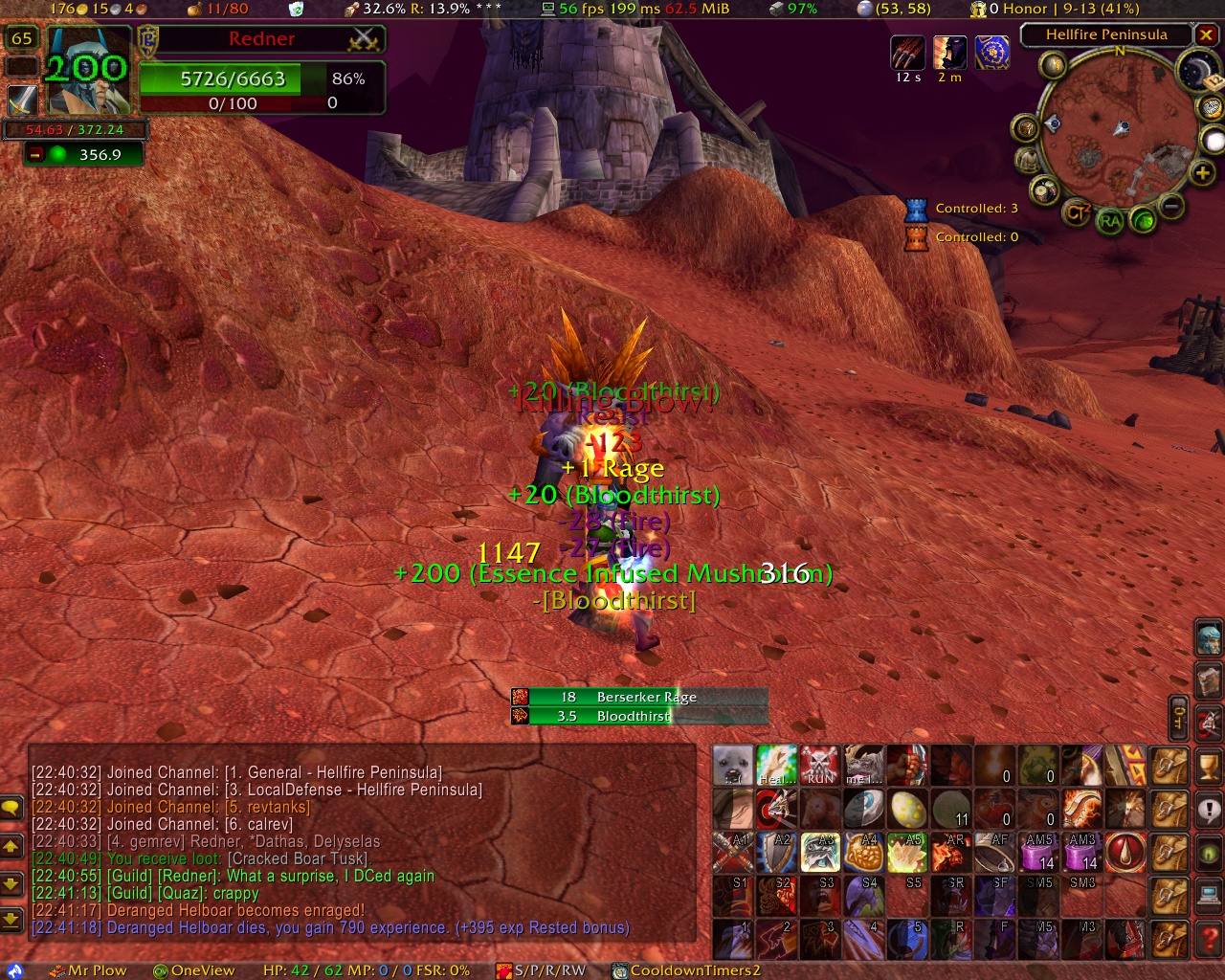The height and width of the screenshot is (980, 1225).
Task: Open the red question mark help button
Action: [1210, 939]
